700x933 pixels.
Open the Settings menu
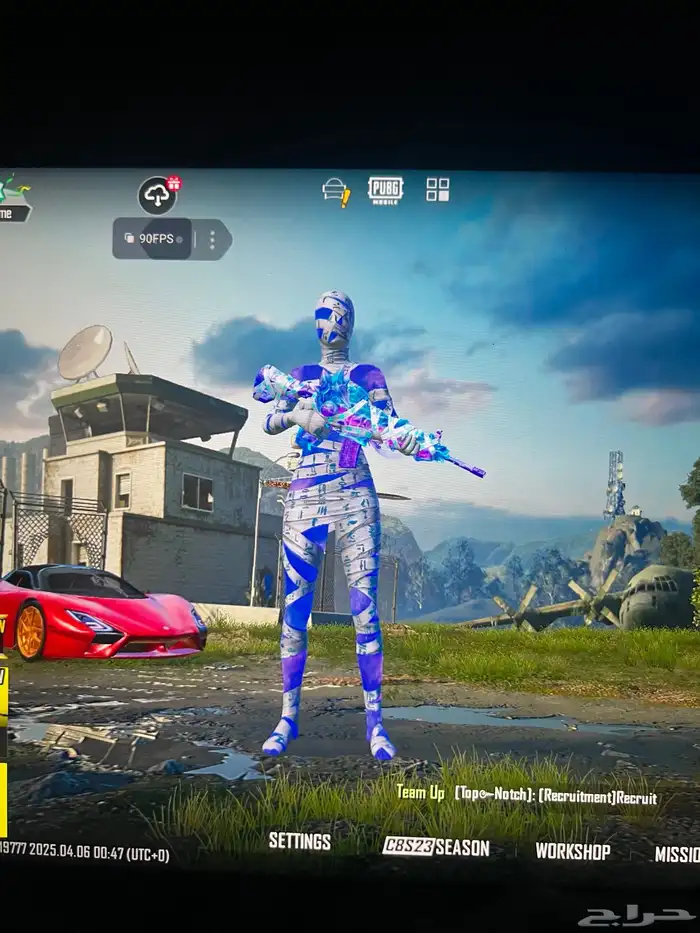[x=299, y=841]
